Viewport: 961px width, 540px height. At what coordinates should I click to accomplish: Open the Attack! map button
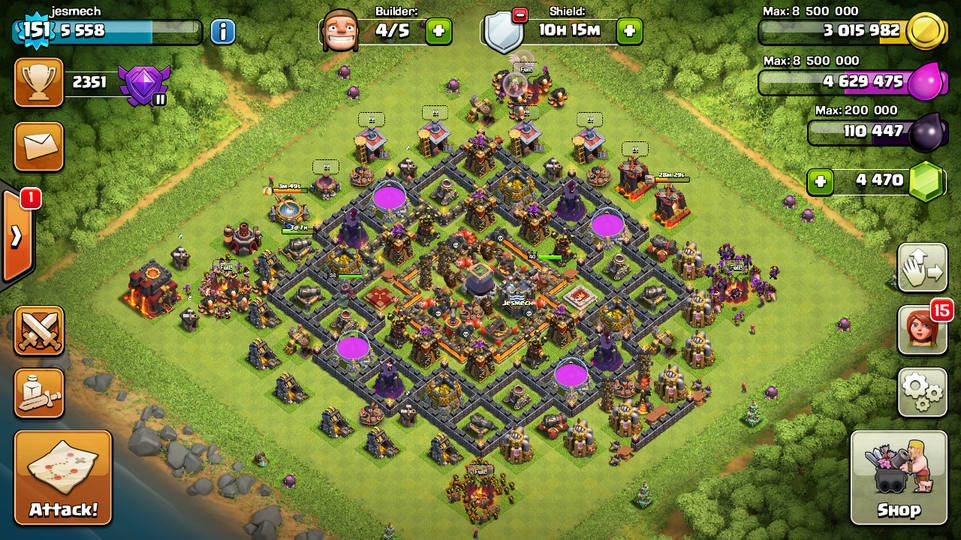coord(63,477)
